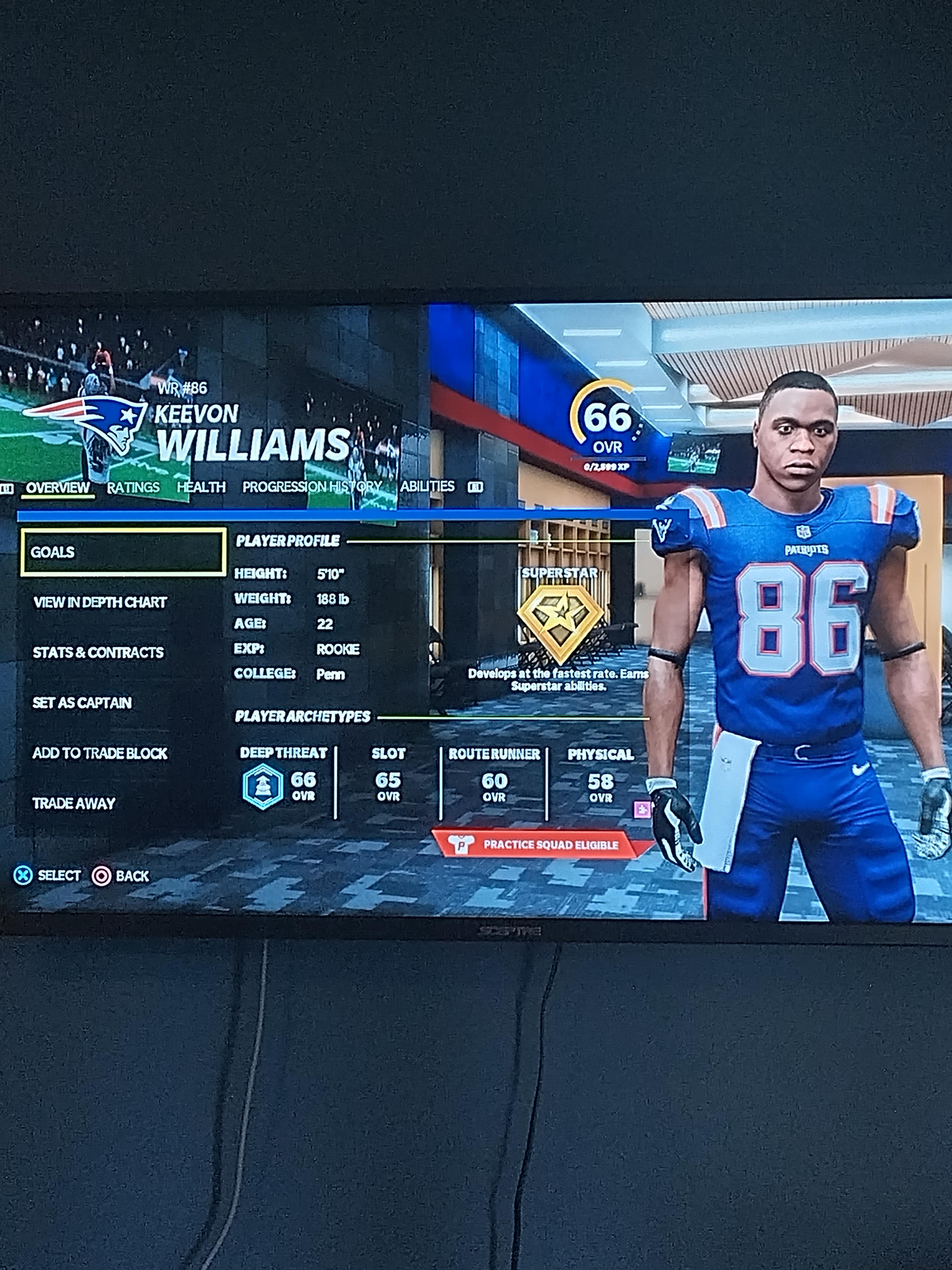
Task: Enable Set as Captain
Action: 83,702
